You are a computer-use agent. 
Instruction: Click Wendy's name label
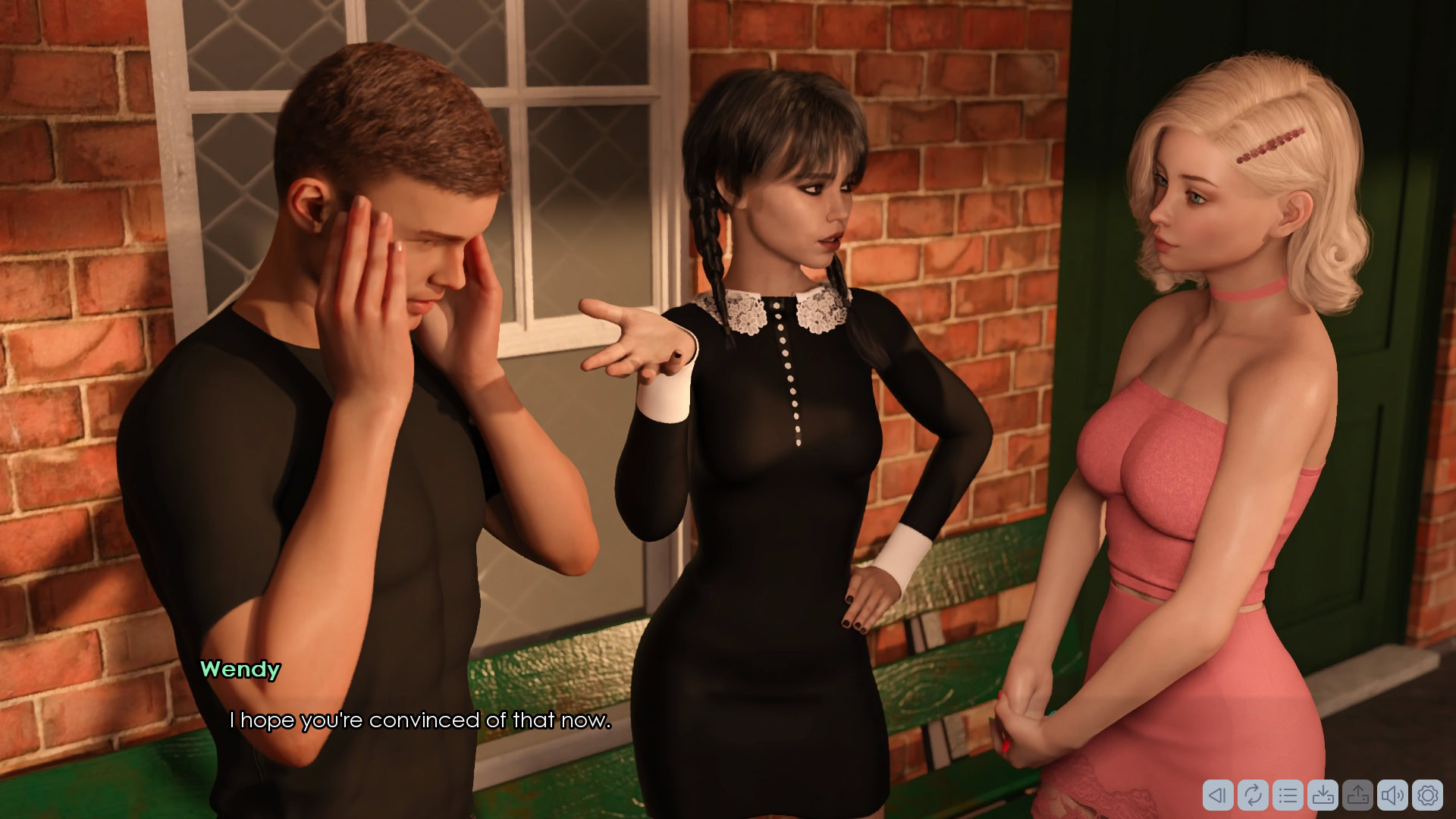[241, 670]
